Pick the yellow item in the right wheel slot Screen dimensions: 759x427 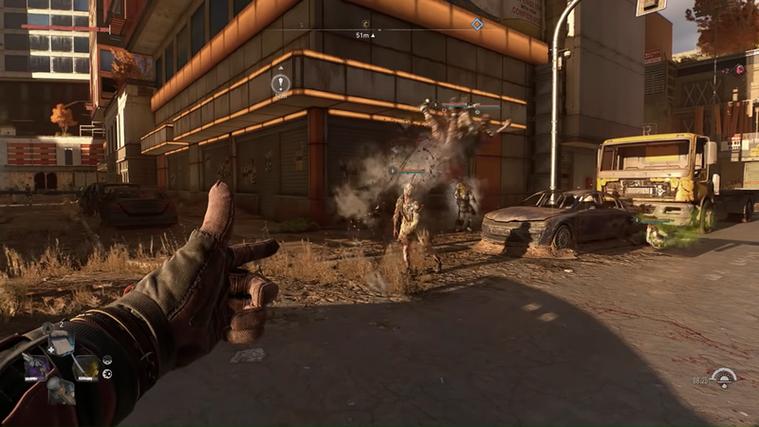coord(87,367)
